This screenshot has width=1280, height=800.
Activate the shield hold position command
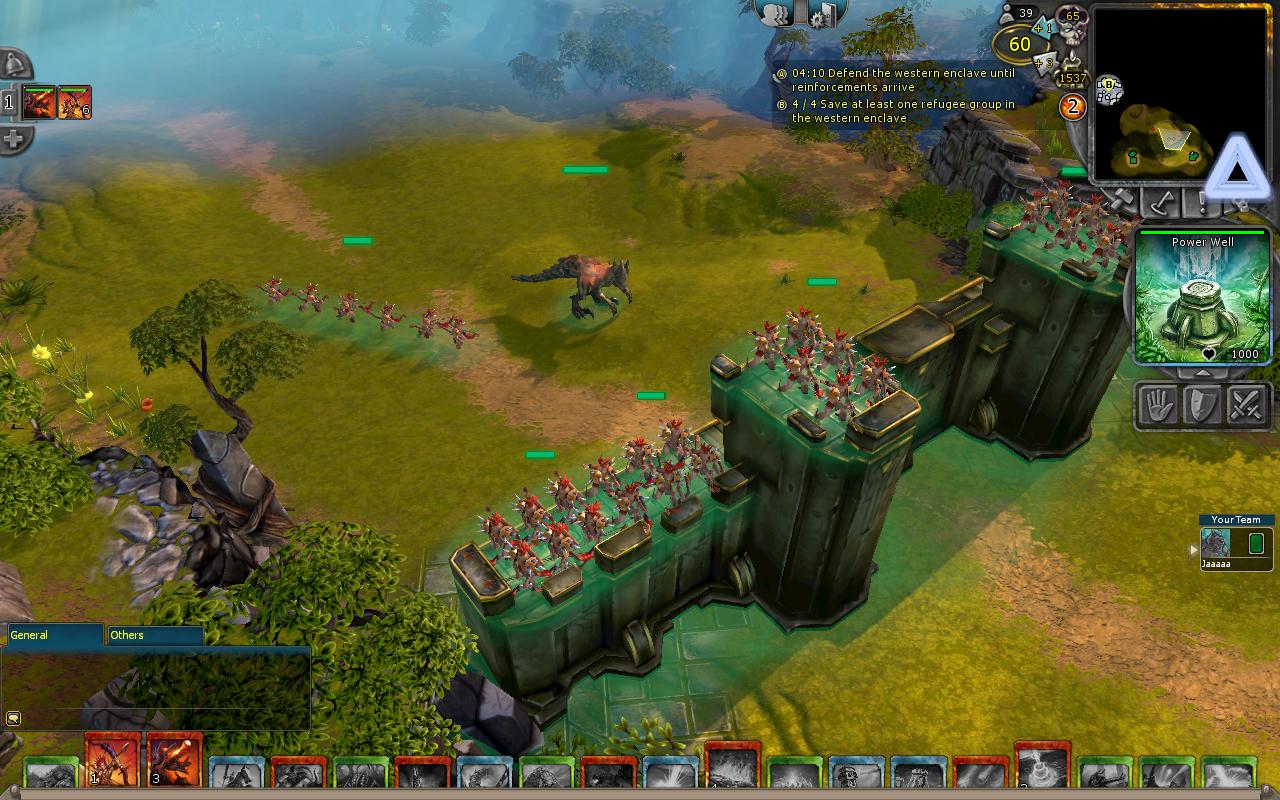coord(1202,406)
